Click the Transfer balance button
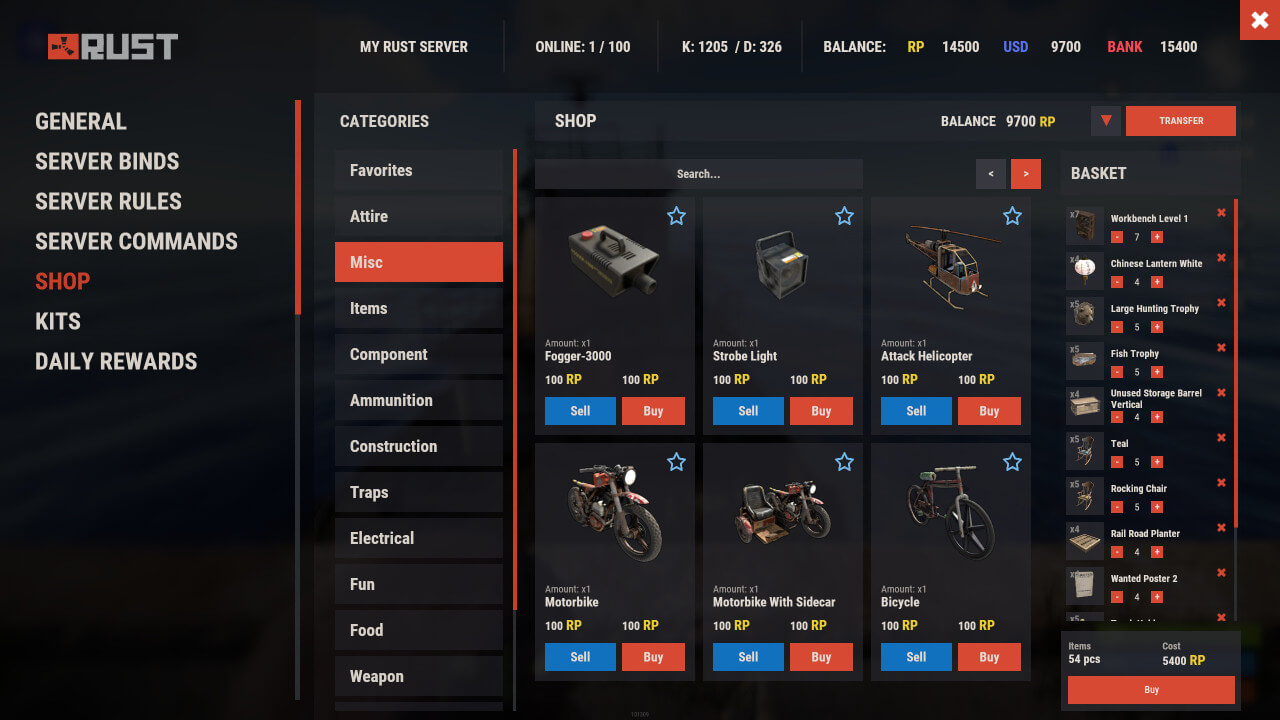 [x=1180, y=121]
